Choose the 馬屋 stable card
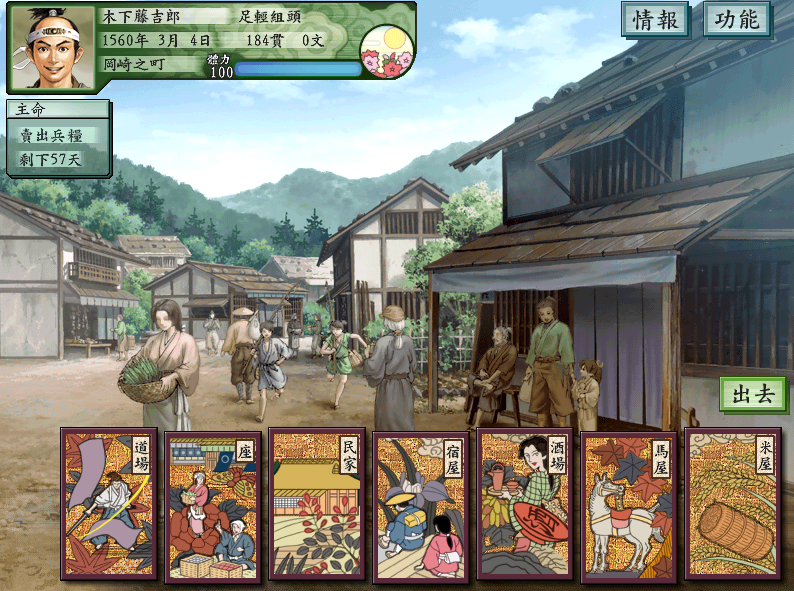The width and height of the screenshot is (794, 591). 629,504
